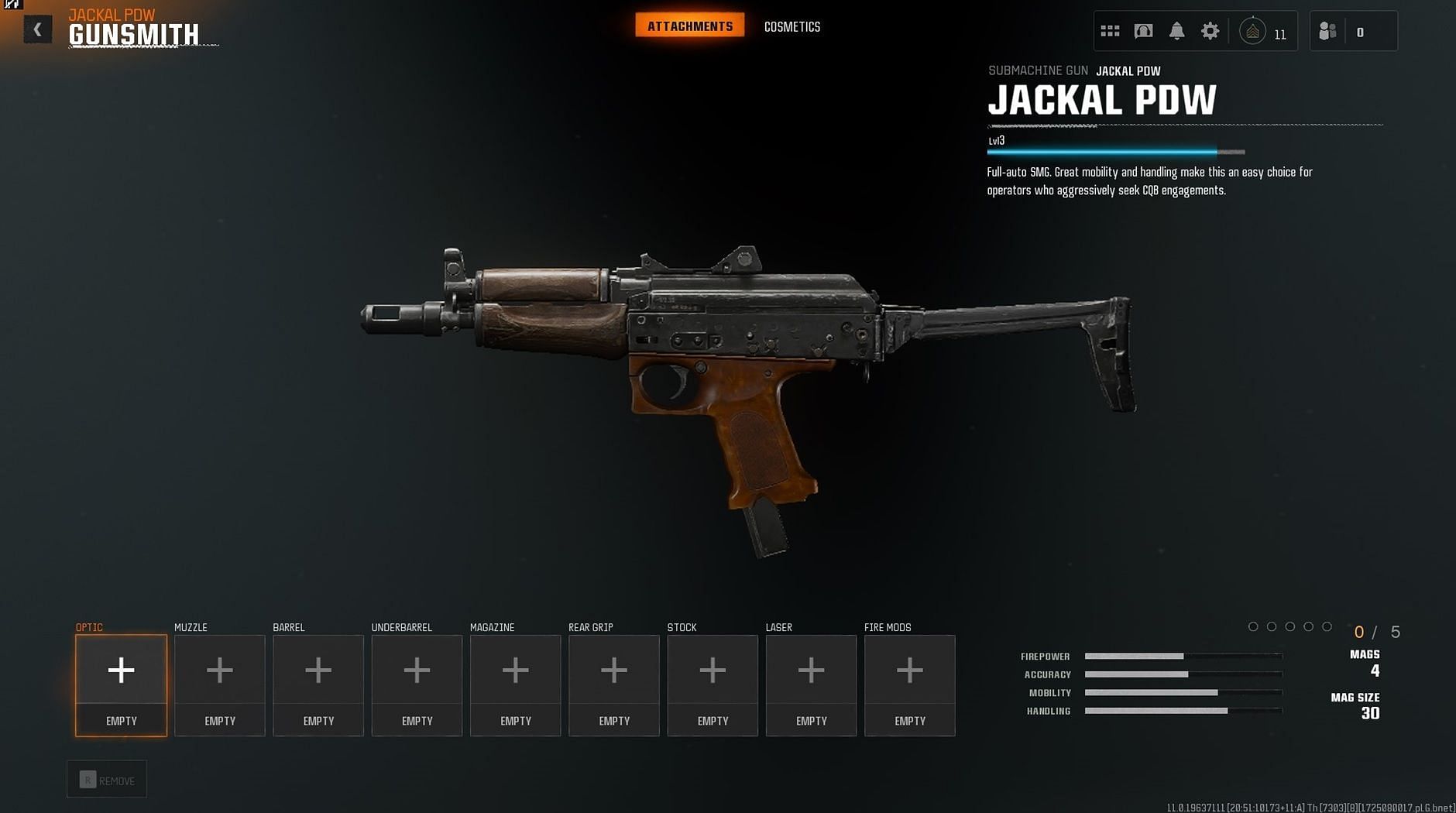This screenshot has height=813, width=1456.
Task: Select the Underbarrel attachment slot
Action: click(x=417, y=684)
